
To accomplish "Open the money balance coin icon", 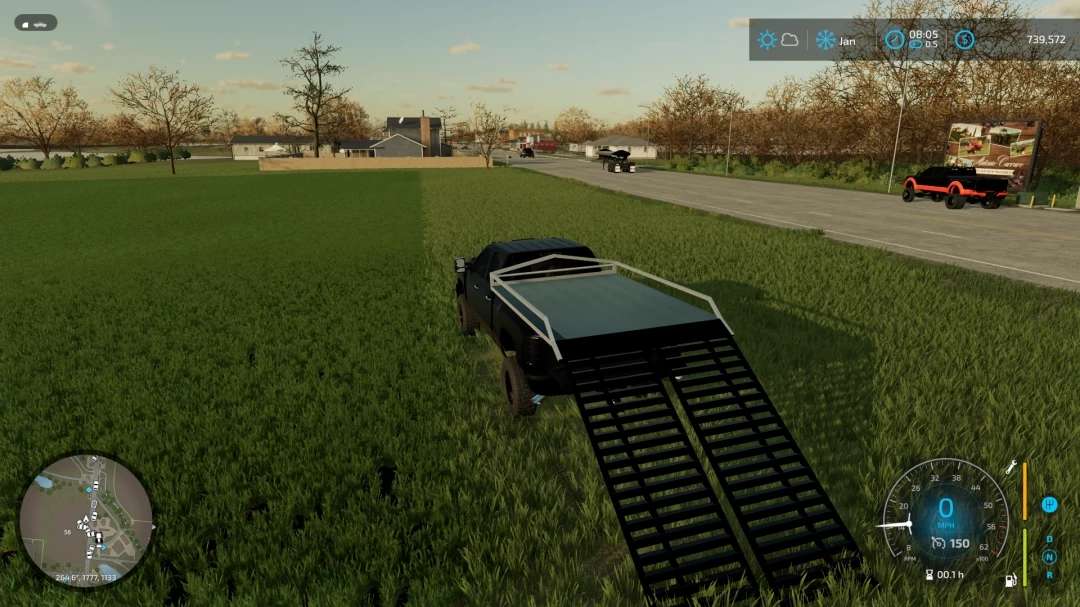I will pos(964,40).
